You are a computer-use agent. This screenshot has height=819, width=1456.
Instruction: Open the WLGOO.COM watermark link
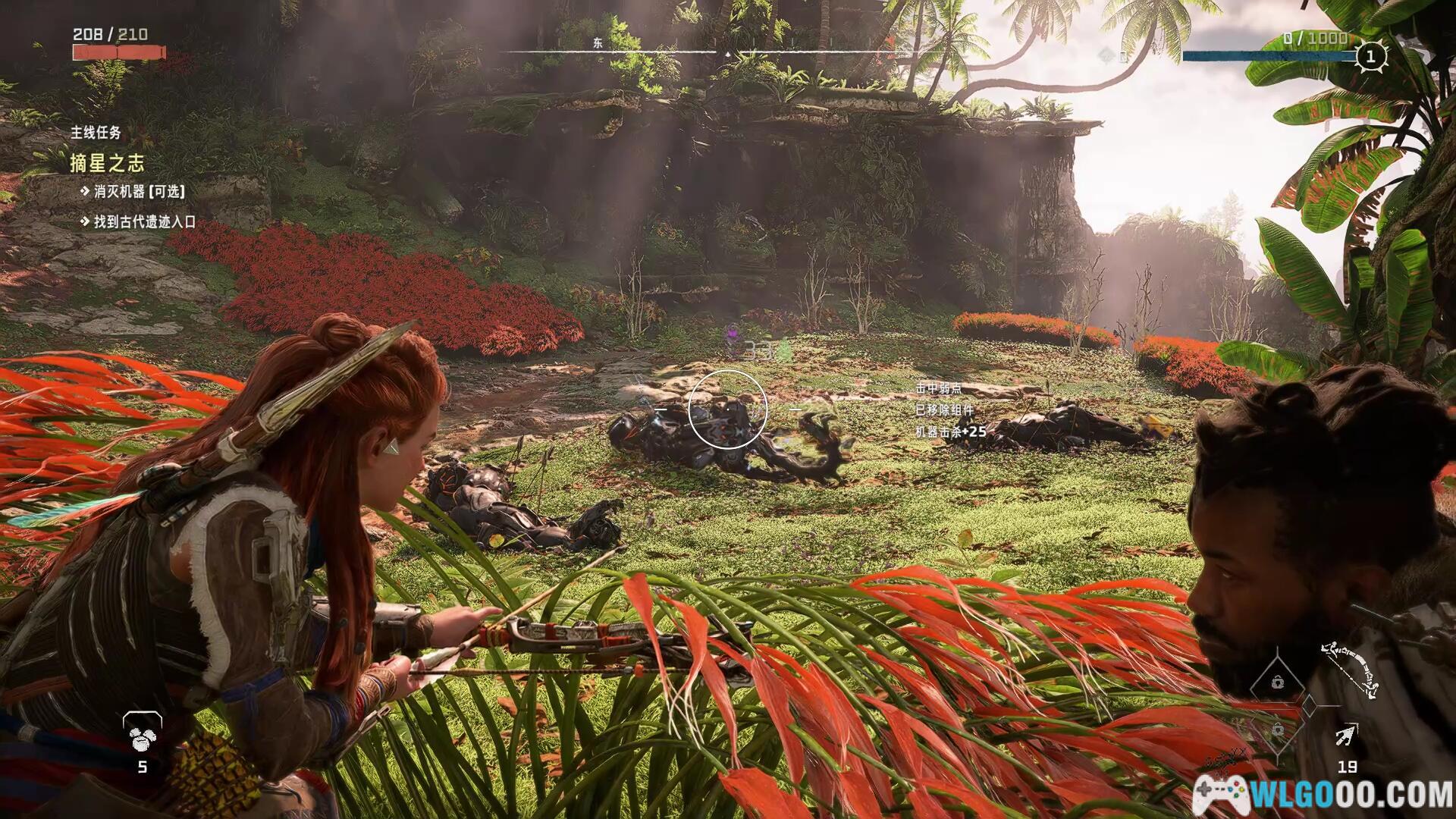(x=1324, y=794)
